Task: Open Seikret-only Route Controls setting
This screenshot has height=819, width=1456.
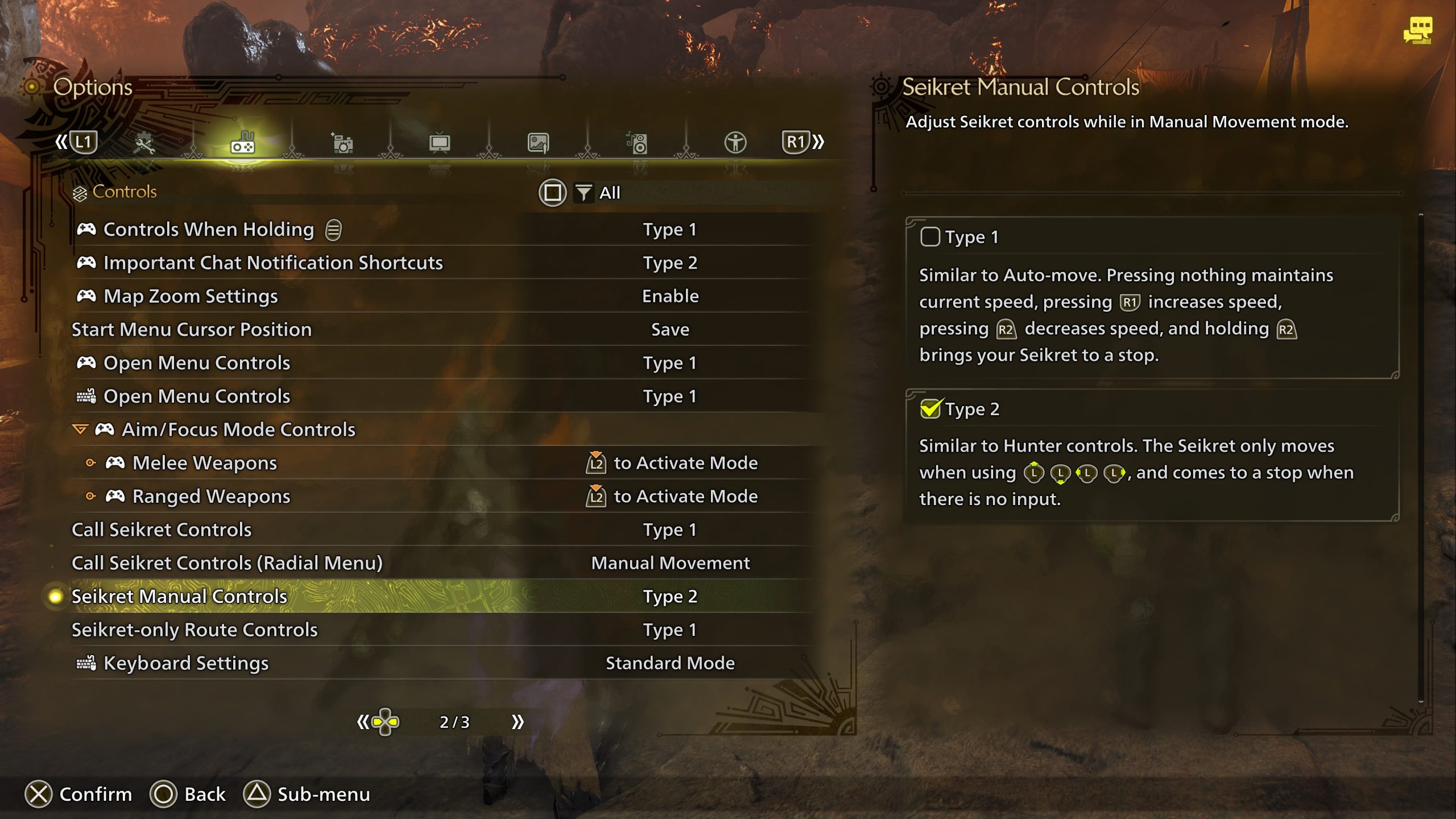Action: coord(194,630)
